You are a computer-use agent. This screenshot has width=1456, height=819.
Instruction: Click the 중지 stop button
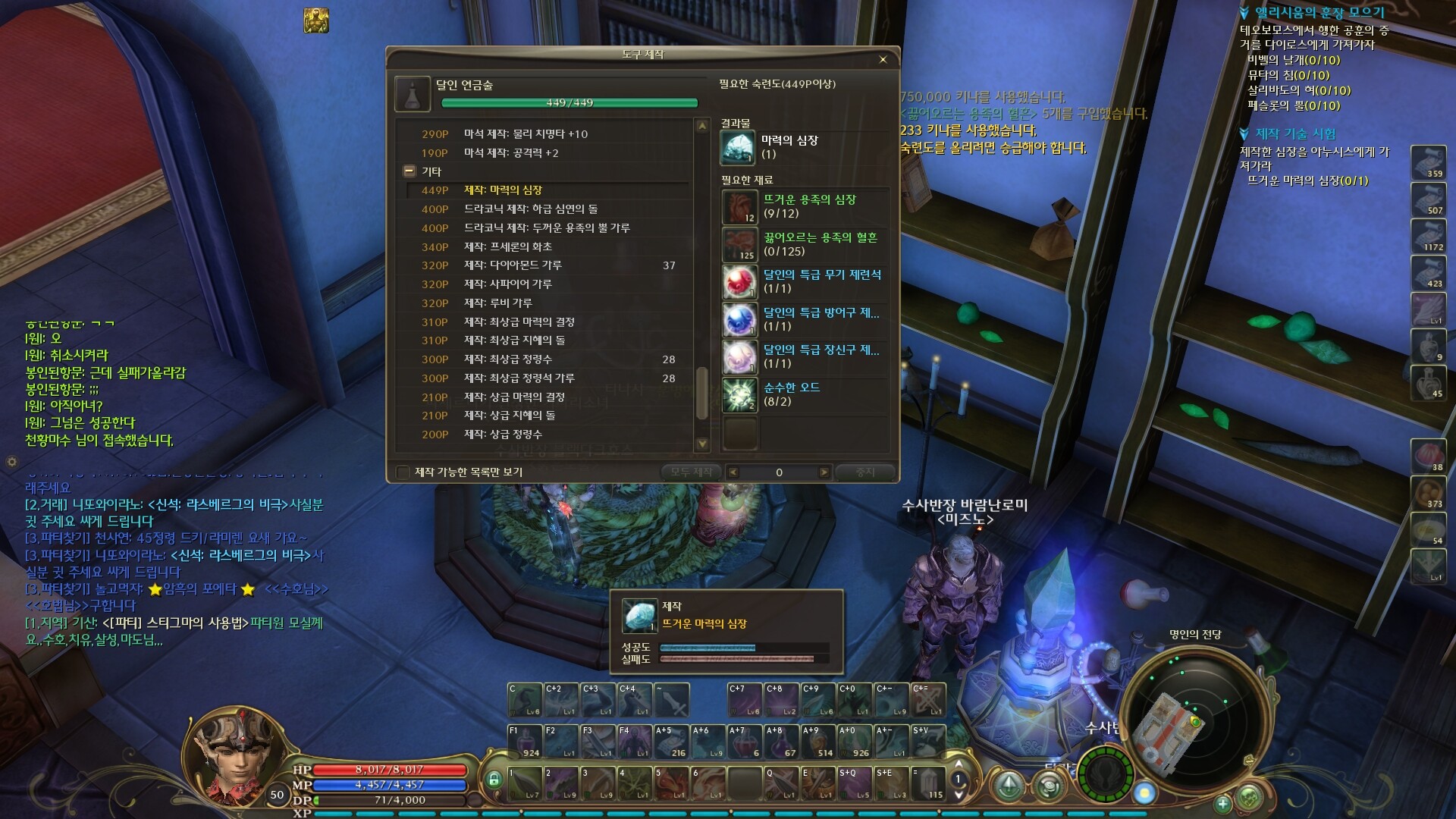pyautogui.click(x=864, y=472)
